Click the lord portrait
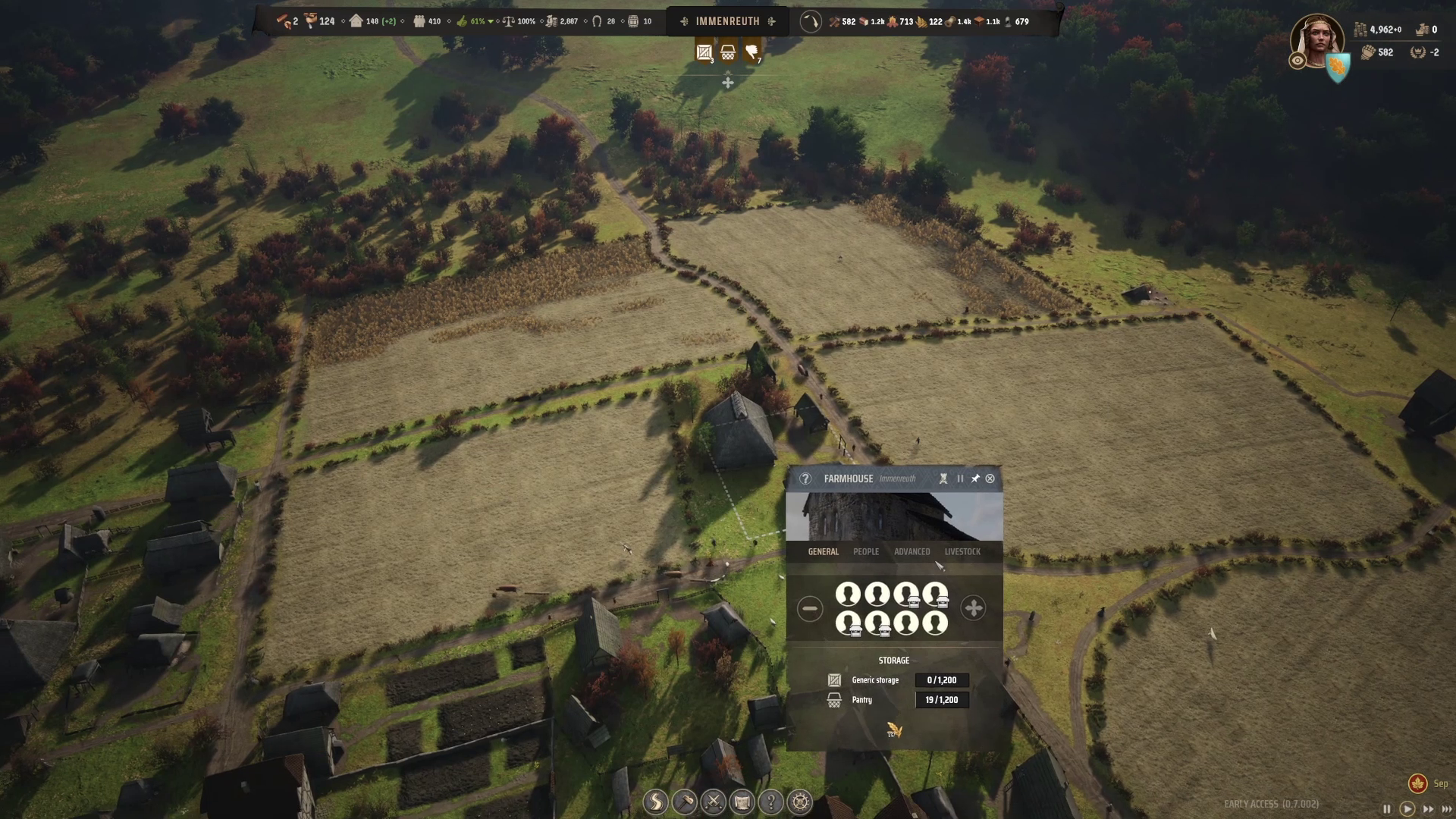The image size is (1456, 819). point(1317,41)
